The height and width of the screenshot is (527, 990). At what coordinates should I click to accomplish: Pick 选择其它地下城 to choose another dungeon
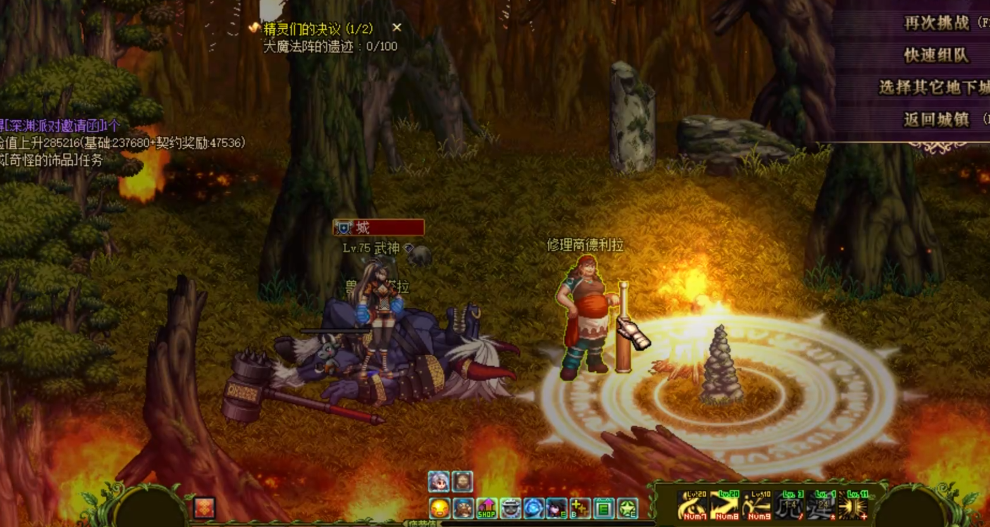(x=933, y=87)
